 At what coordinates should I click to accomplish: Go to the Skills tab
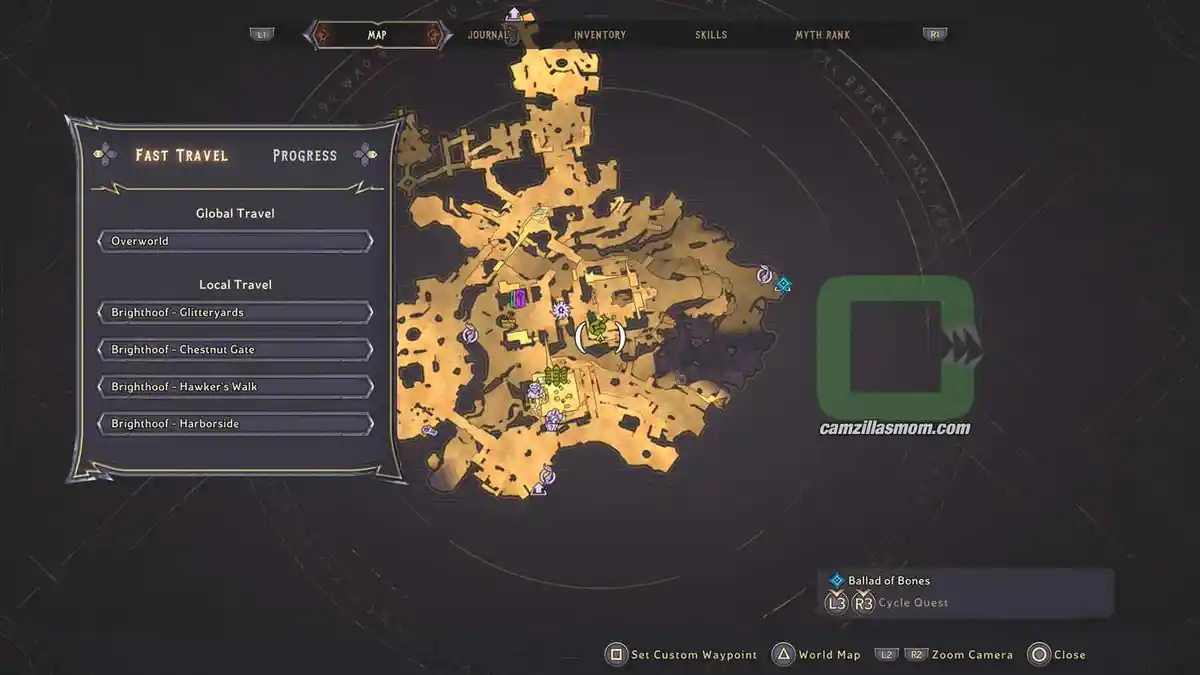click(x=712, y=35)
